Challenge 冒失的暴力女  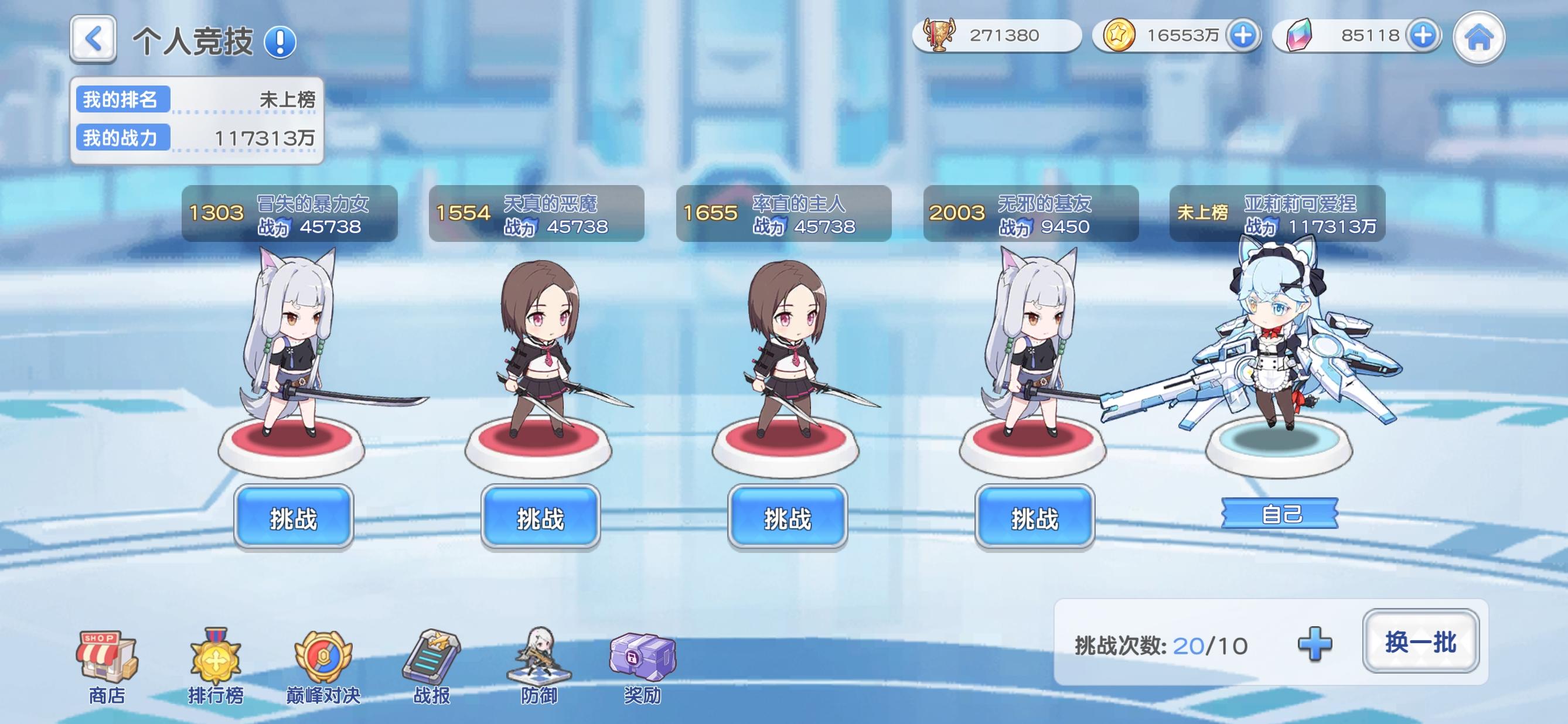click(294, 517)
